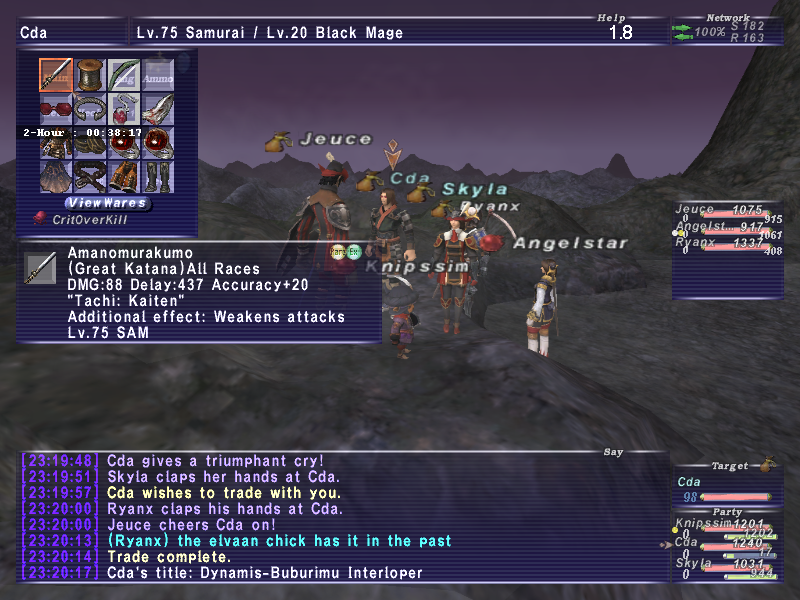This screenshot has width=800, height=600.
Task: Select the red goggles head slot
Action: (56, 109)
